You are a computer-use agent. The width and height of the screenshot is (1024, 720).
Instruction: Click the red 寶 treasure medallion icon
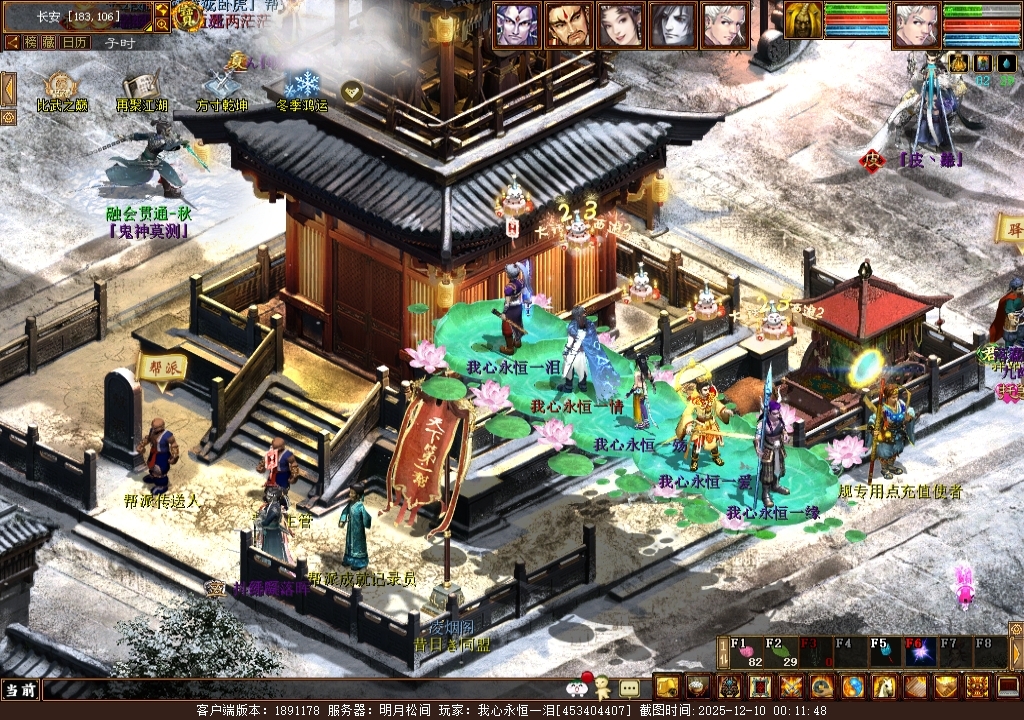coord(187,15)
